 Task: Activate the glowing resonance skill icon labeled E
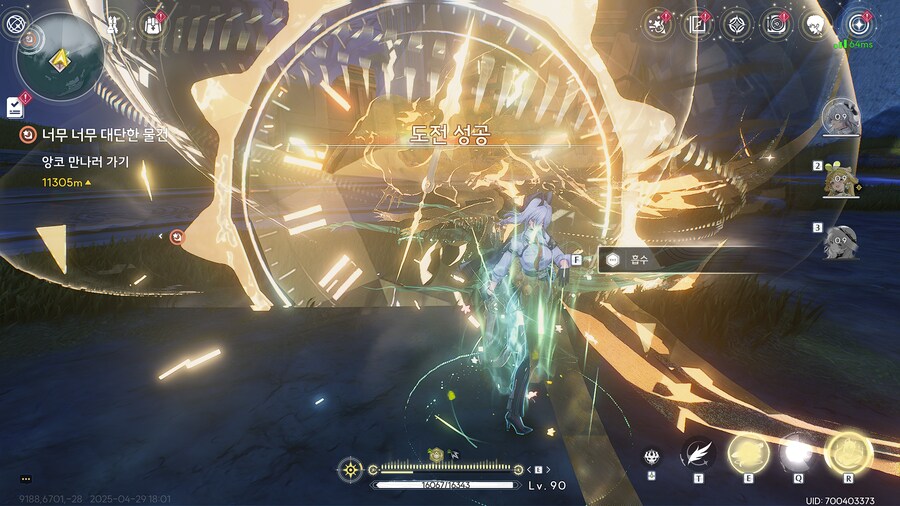tap(747, 453)
